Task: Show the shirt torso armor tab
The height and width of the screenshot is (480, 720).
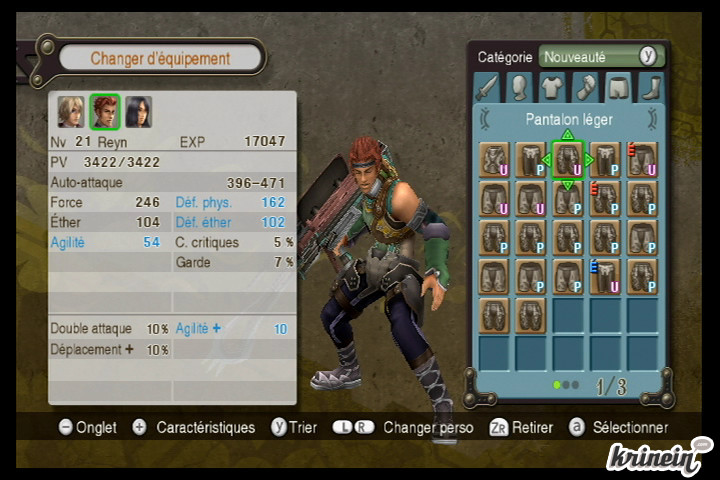Action: tap(552, 88)
